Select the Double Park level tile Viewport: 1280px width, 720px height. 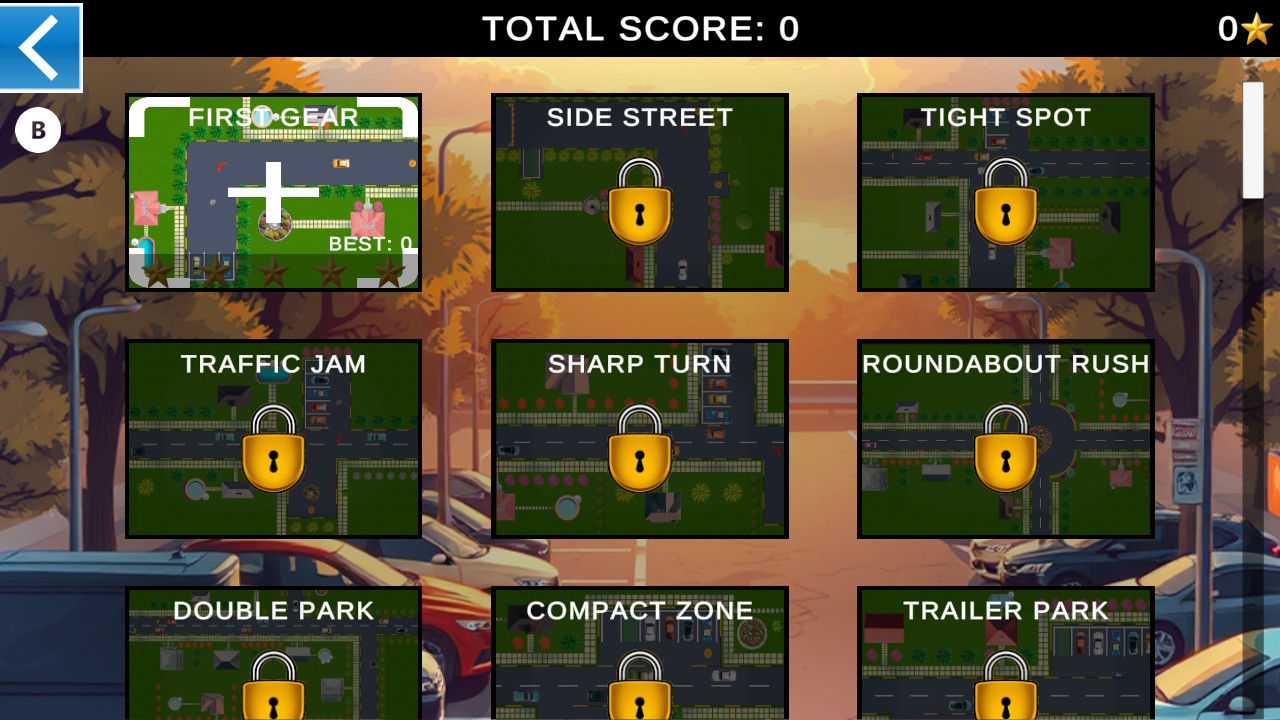pos(273,653)
